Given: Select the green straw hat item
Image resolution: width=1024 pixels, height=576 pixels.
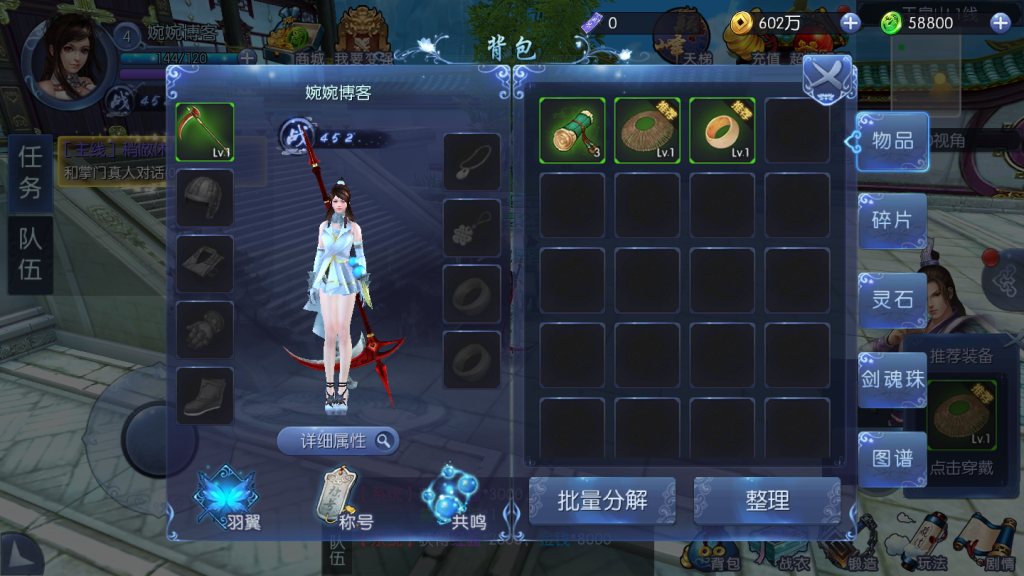Looking at the screenshot, I should point(647,130).
